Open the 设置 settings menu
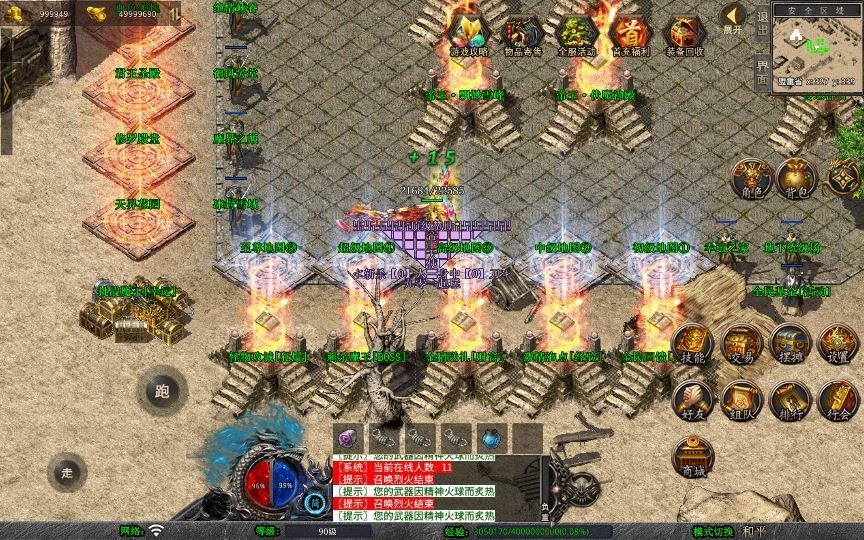The image size is (864, 540). point(838,344)
